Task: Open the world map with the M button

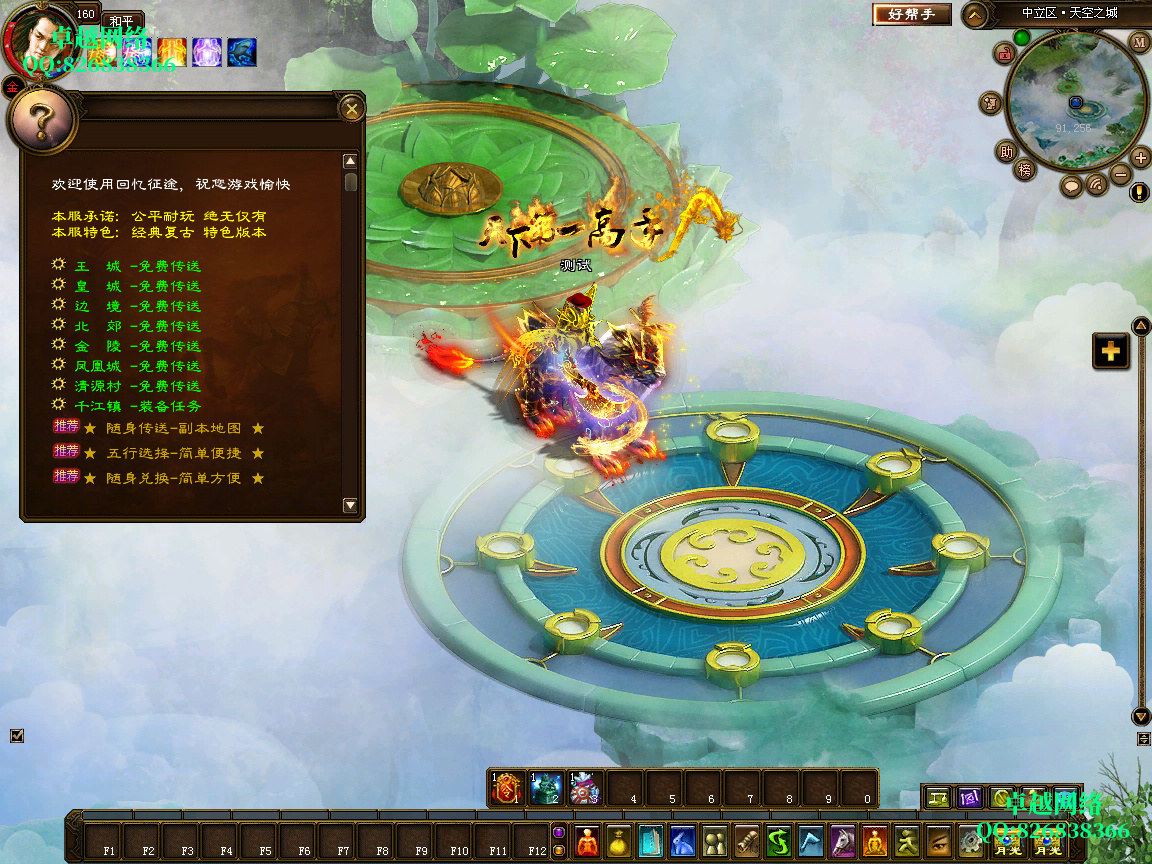Action: 1139,42
